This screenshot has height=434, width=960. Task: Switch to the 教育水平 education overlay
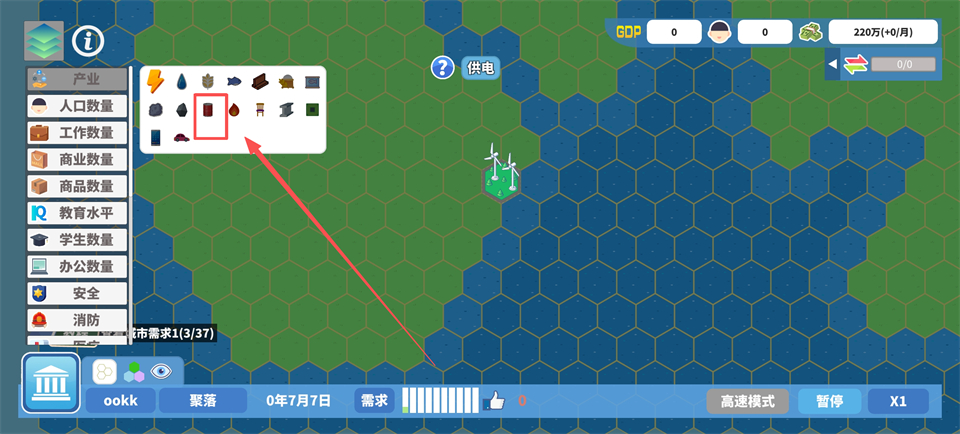pos(78,213)
